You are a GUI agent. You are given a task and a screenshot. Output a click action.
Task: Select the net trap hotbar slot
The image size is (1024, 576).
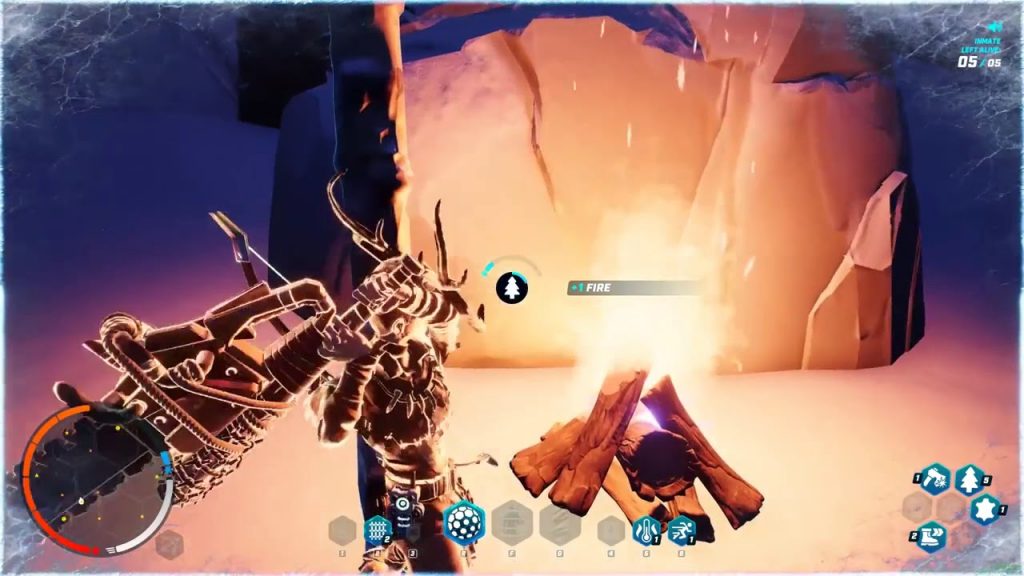(x=376, y=527)
